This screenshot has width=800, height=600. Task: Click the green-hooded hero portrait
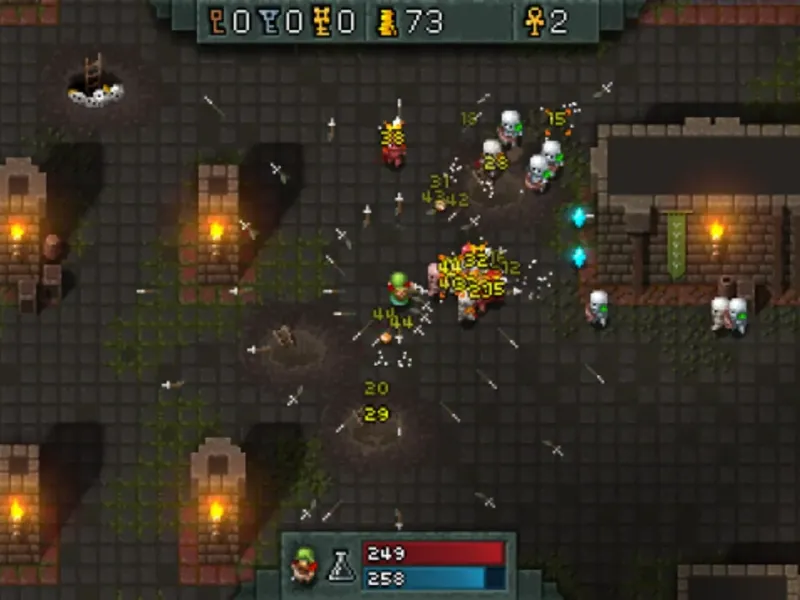tap(302, 567)
